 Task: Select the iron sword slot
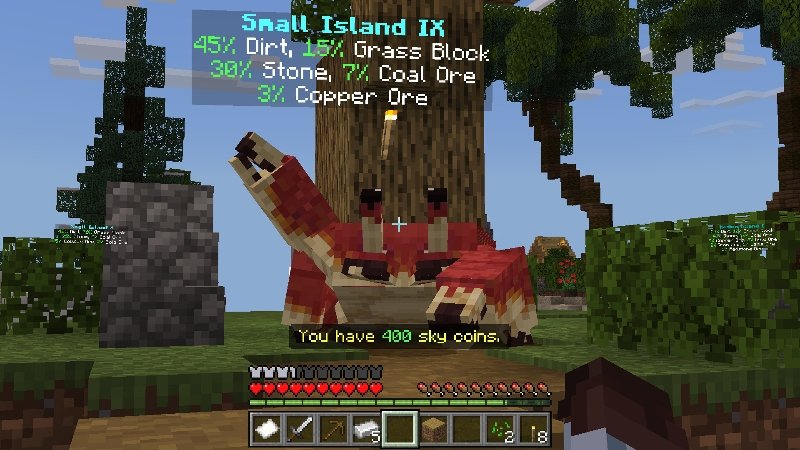(301, 428)
